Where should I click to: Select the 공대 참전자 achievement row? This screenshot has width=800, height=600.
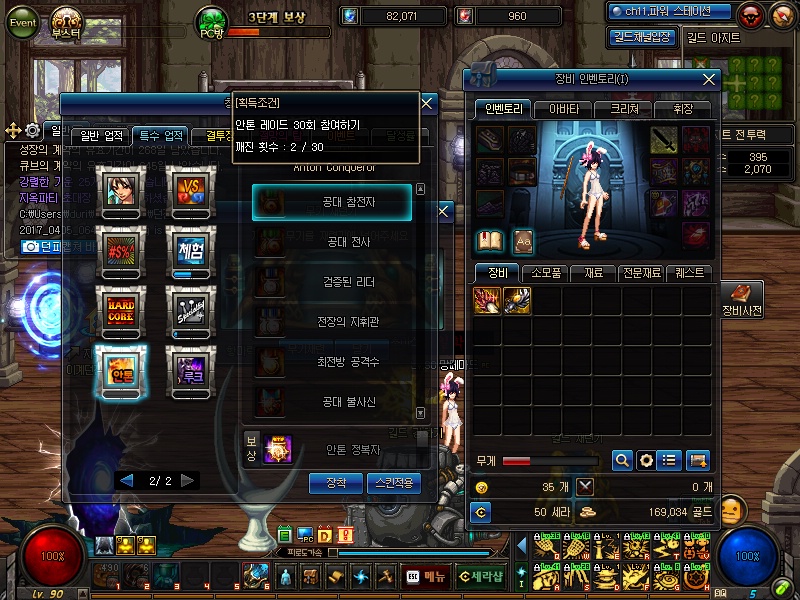pyautogui.click(x=331, y=202)
